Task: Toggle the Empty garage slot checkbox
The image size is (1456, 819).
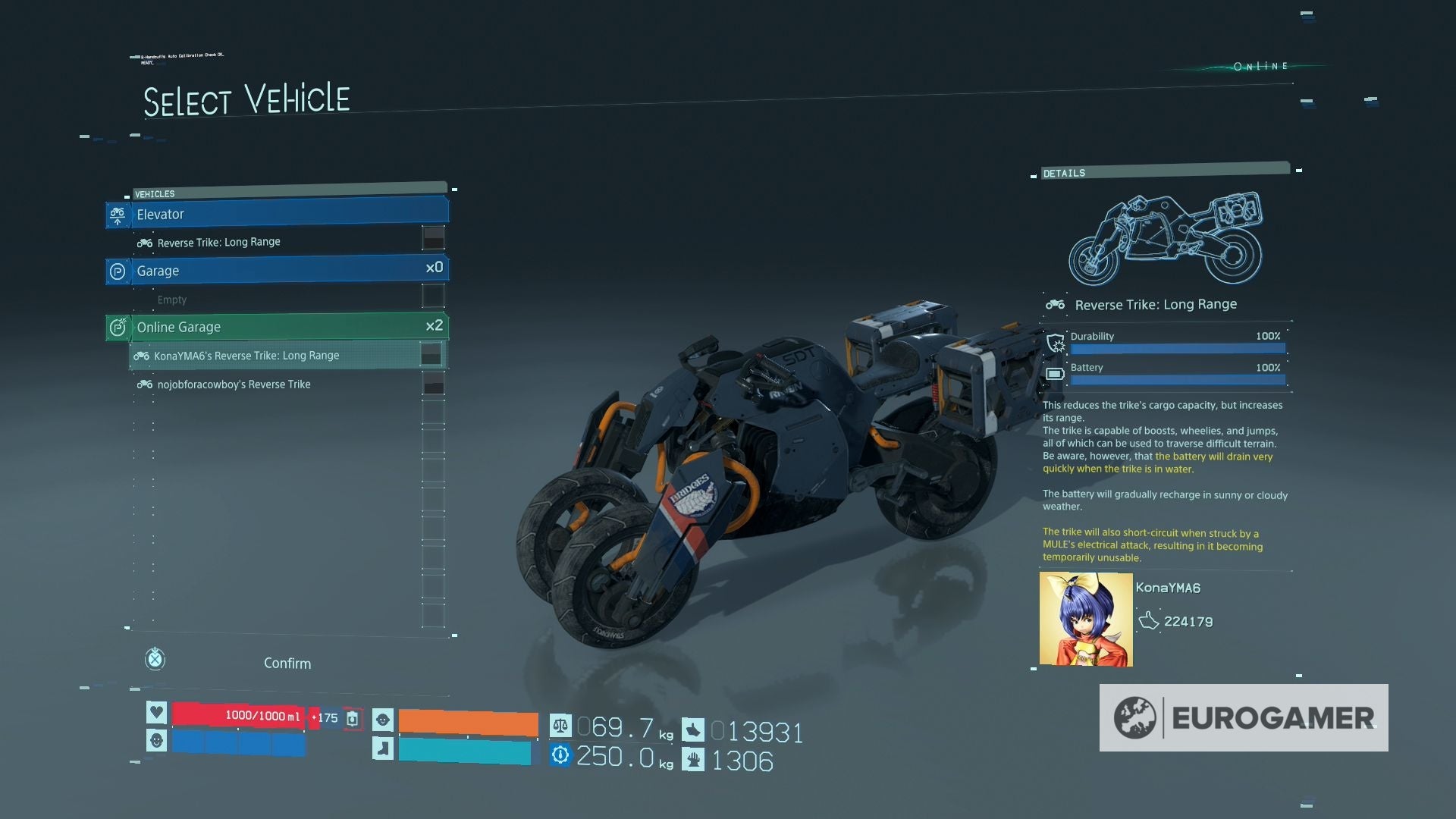Action: click(432, 296)
